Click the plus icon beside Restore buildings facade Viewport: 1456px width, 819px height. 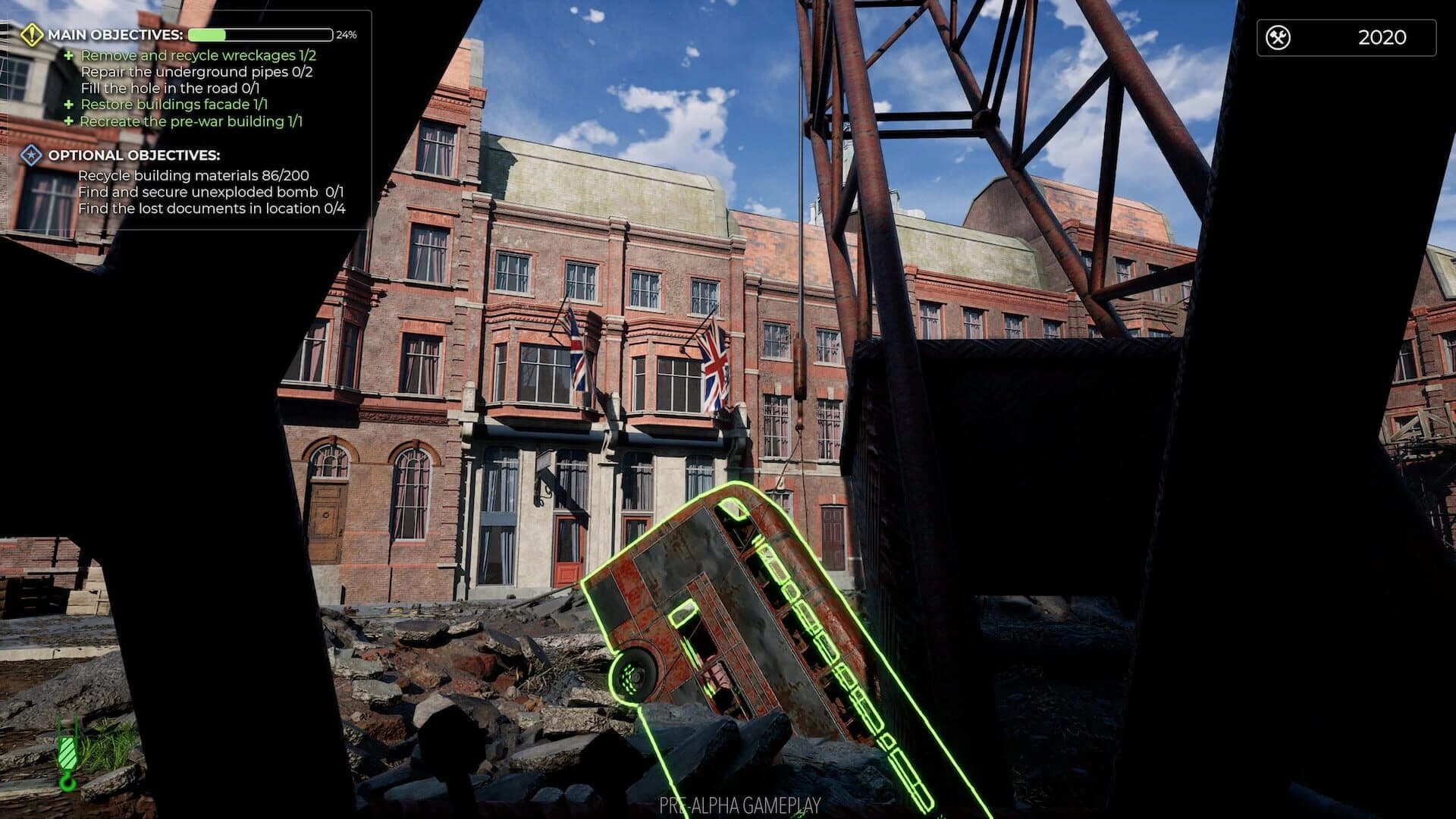[69, 104]
